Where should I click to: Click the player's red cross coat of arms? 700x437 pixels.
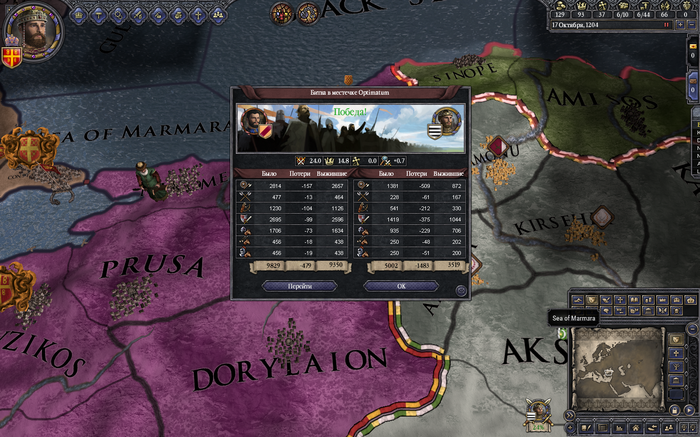[13, 56]
